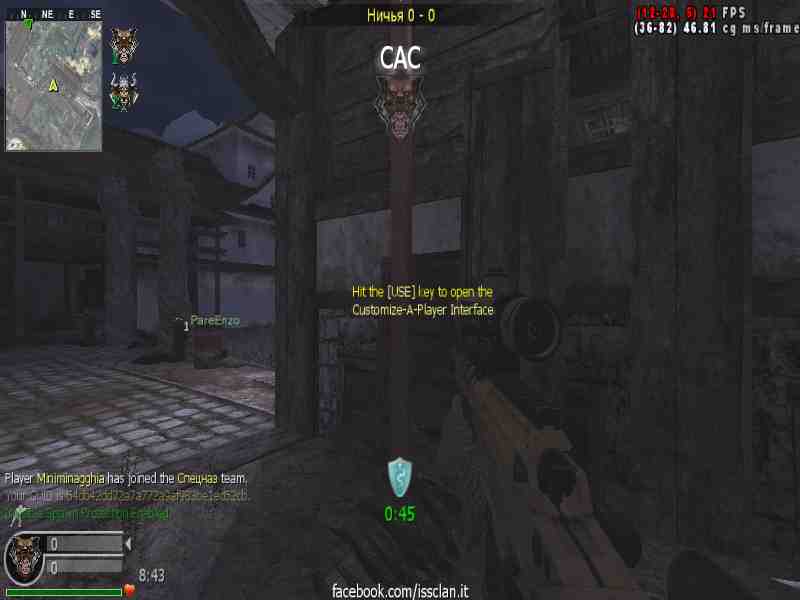
Task: Click the player-joined chat message
Action: point(126,479)
